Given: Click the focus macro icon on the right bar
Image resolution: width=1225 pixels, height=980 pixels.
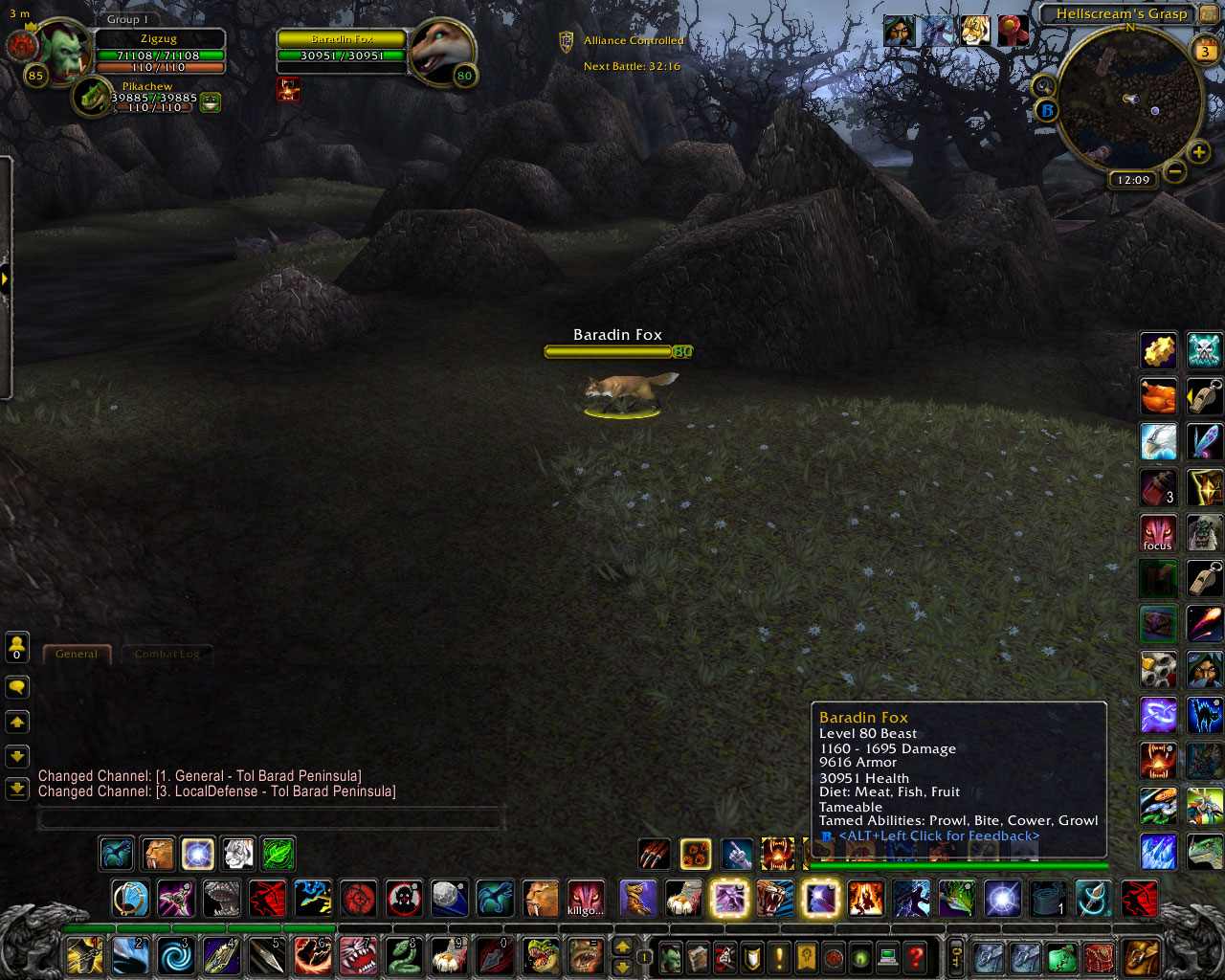Looking at the screenshot, I should 1158,533.
